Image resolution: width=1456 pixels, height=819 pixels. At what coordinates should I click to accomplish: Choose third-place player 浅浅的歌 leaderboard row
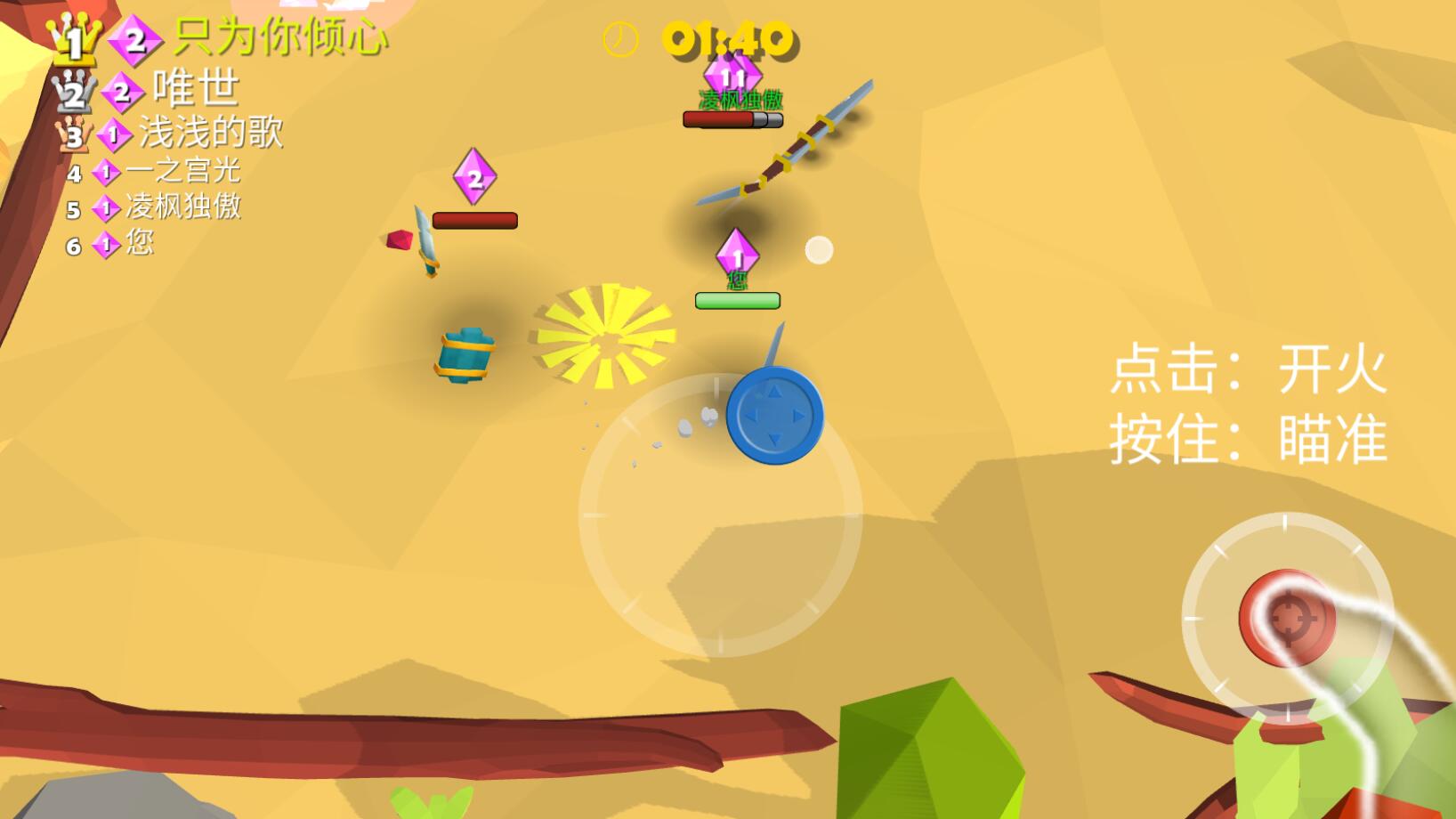click(210, 134)
